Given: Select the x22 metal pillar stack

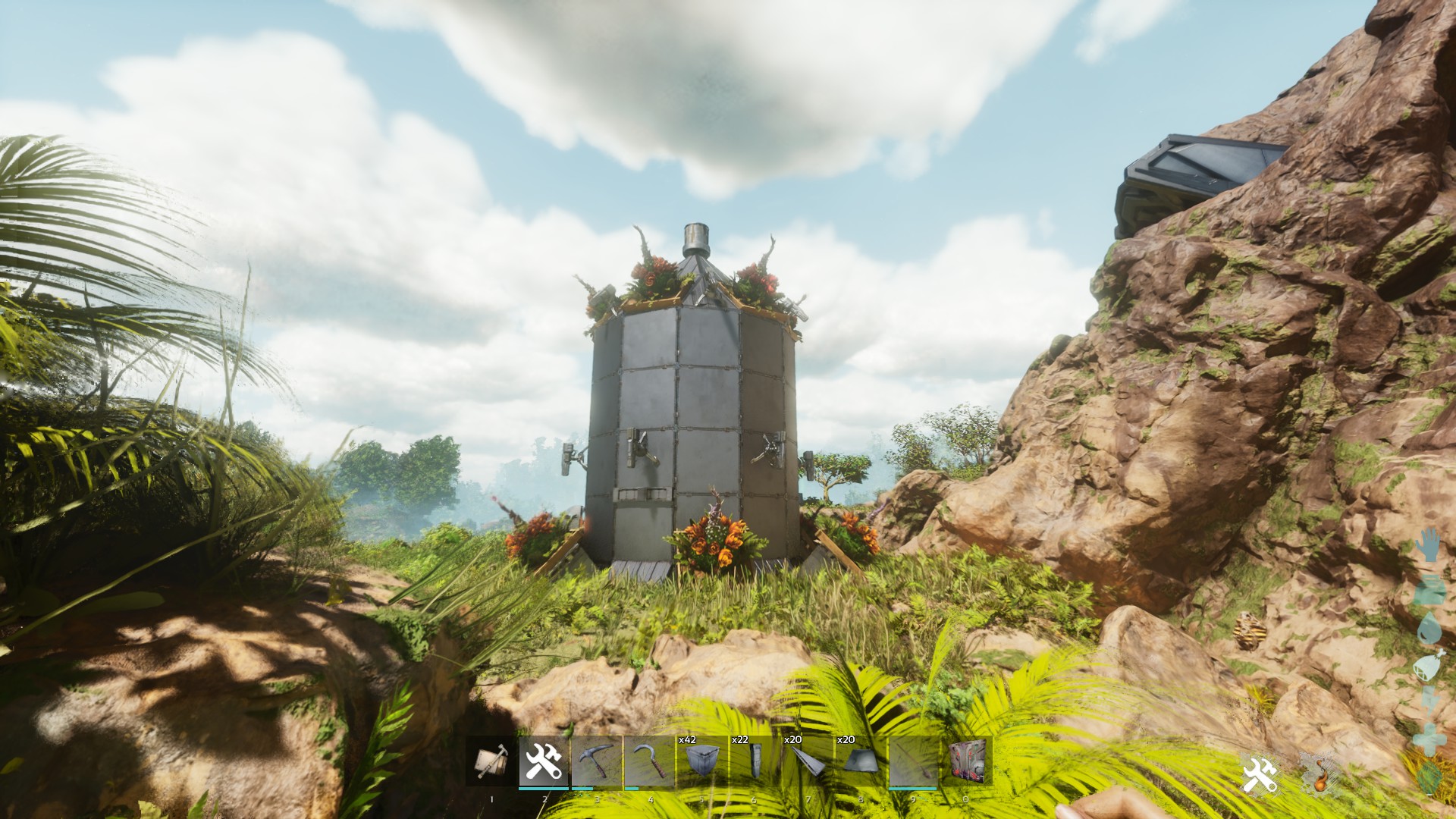Looking at the screenshot, I should tap(755, 761).
